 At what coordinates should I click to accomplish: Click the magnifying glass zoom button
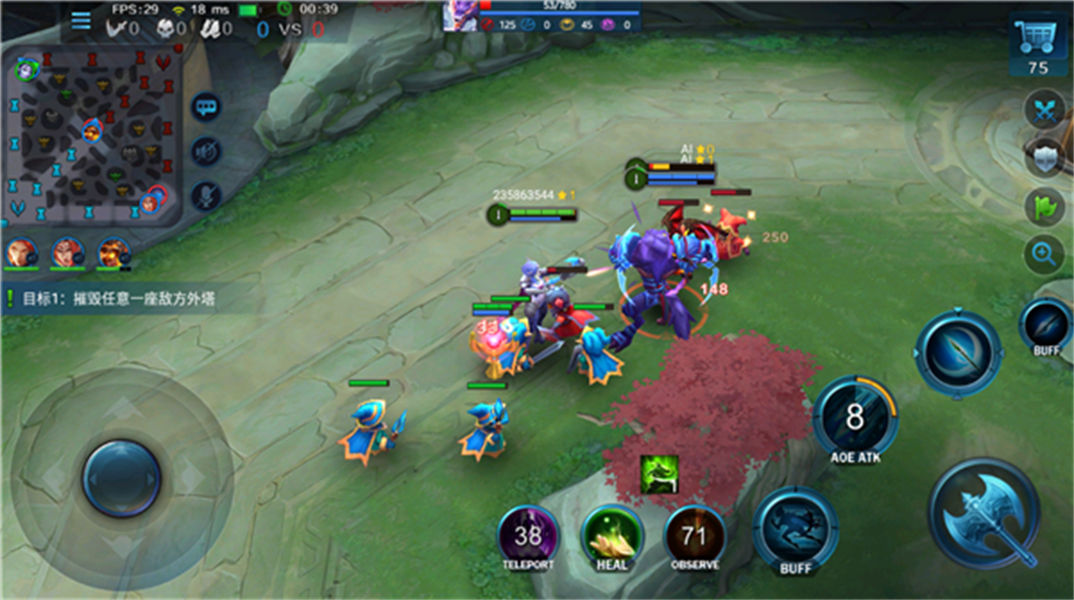[x=1045, y=254]
